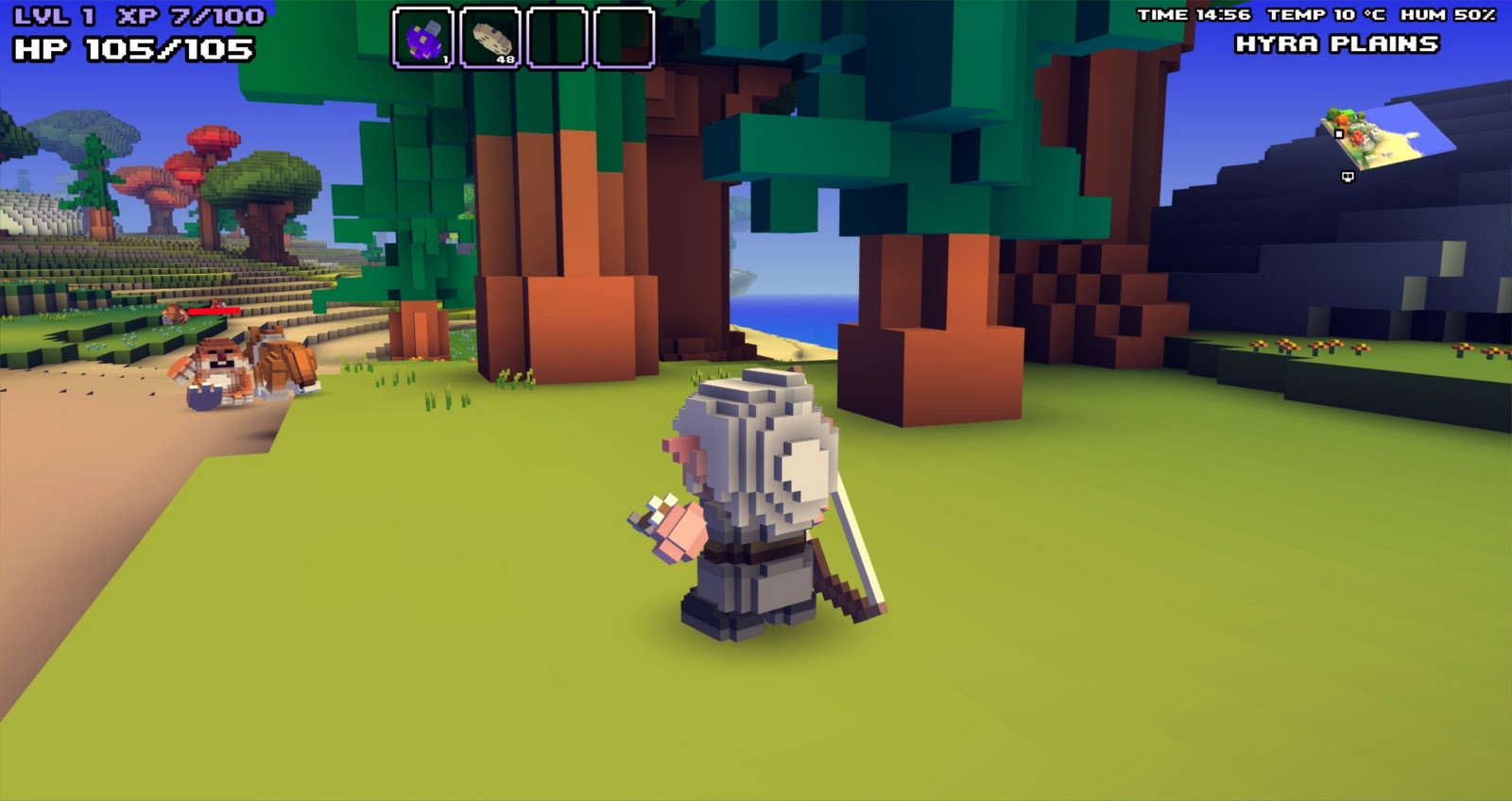
Task: Select the purple potion in the first hotbar slot
Action: 423,40
